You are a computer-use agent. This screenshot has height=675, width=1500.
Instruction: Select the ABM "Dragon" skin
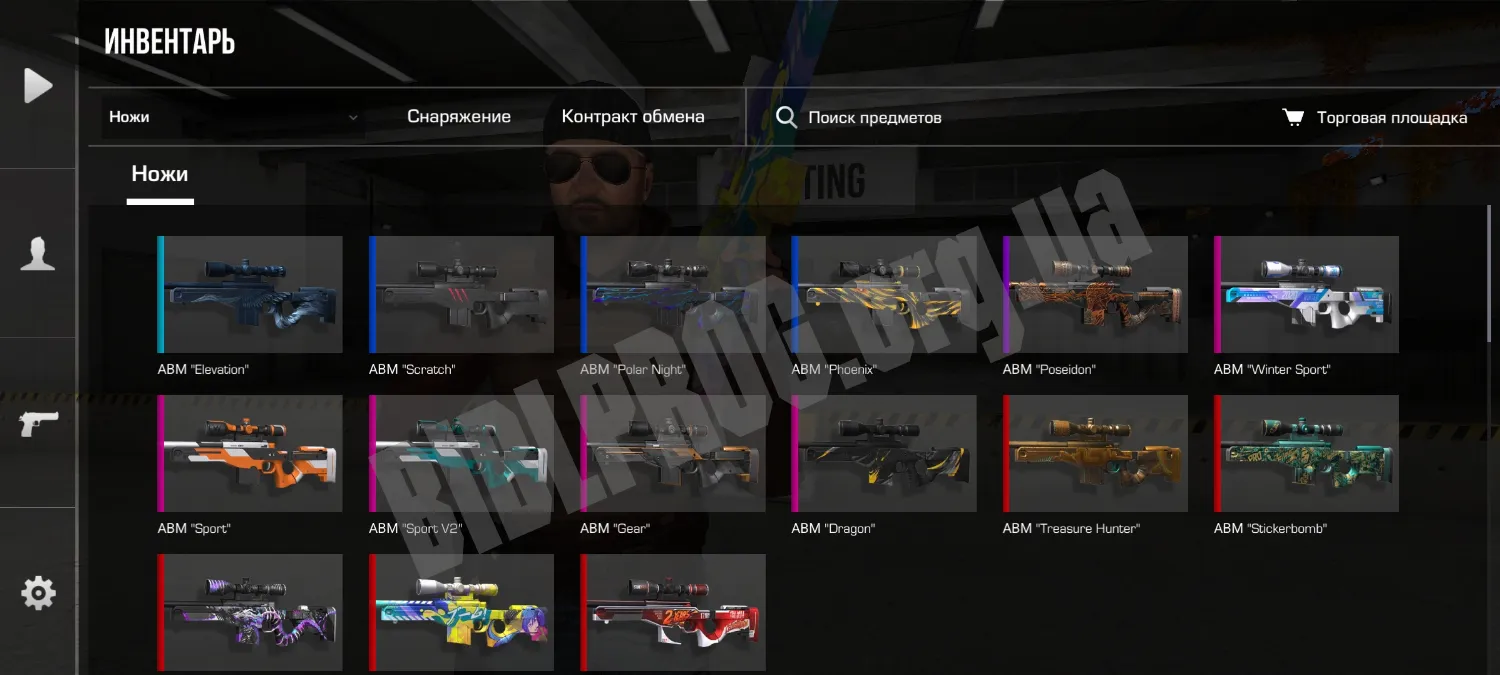[x=885, y=453]
